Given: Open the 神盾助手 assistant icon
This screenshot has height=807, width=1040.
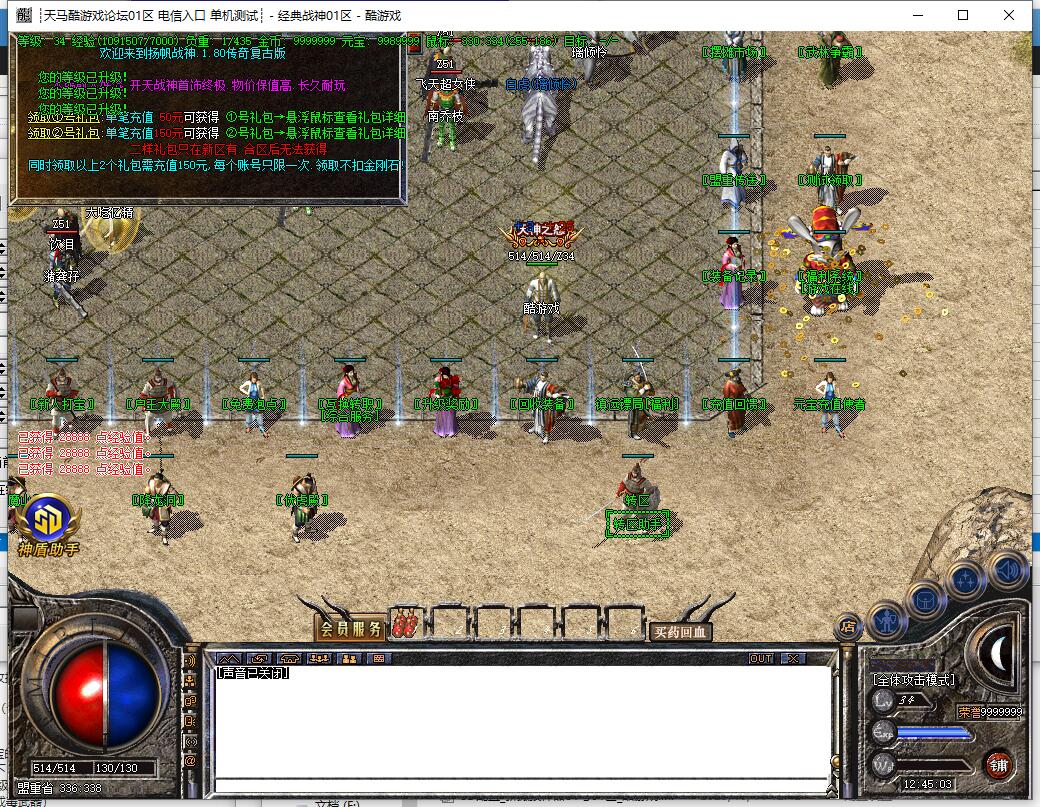Looking at the screenshot, I should 46,524.
